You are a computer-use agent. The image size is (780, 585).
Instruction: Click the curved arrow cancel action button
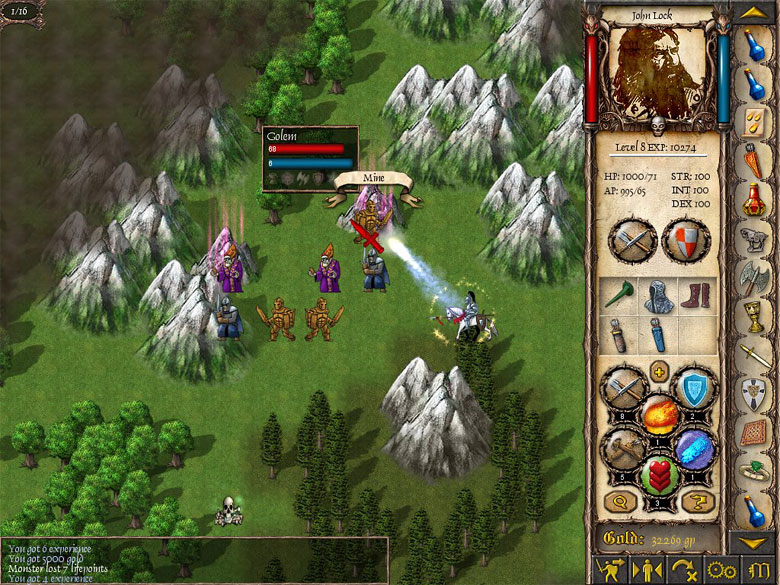click(684, 569)
